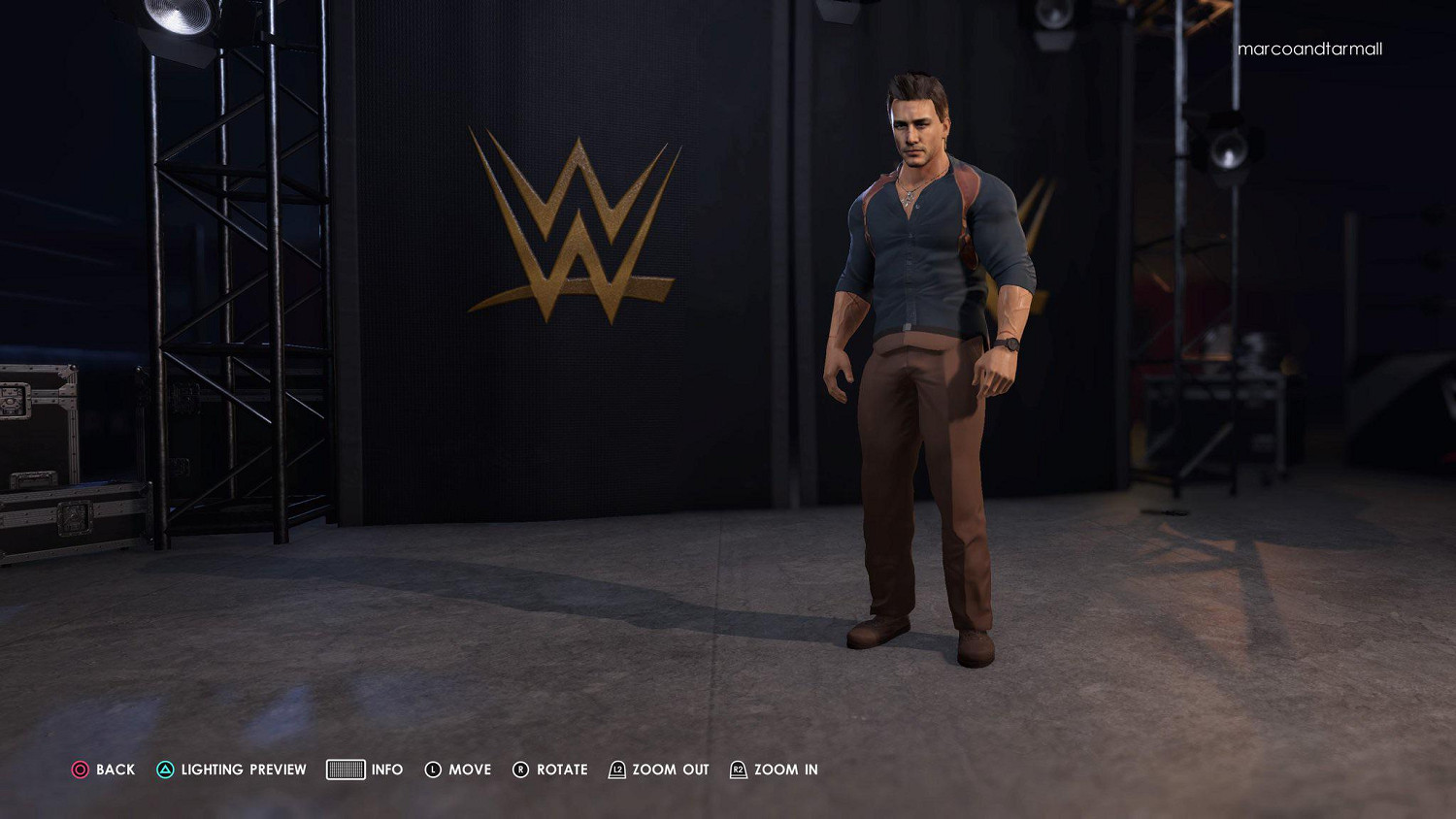Image resolution: width=1456 pixels, height=819 pixels.
Task: Click the Zoom In control to adjust camera distance
Action: tap(784, 770)
